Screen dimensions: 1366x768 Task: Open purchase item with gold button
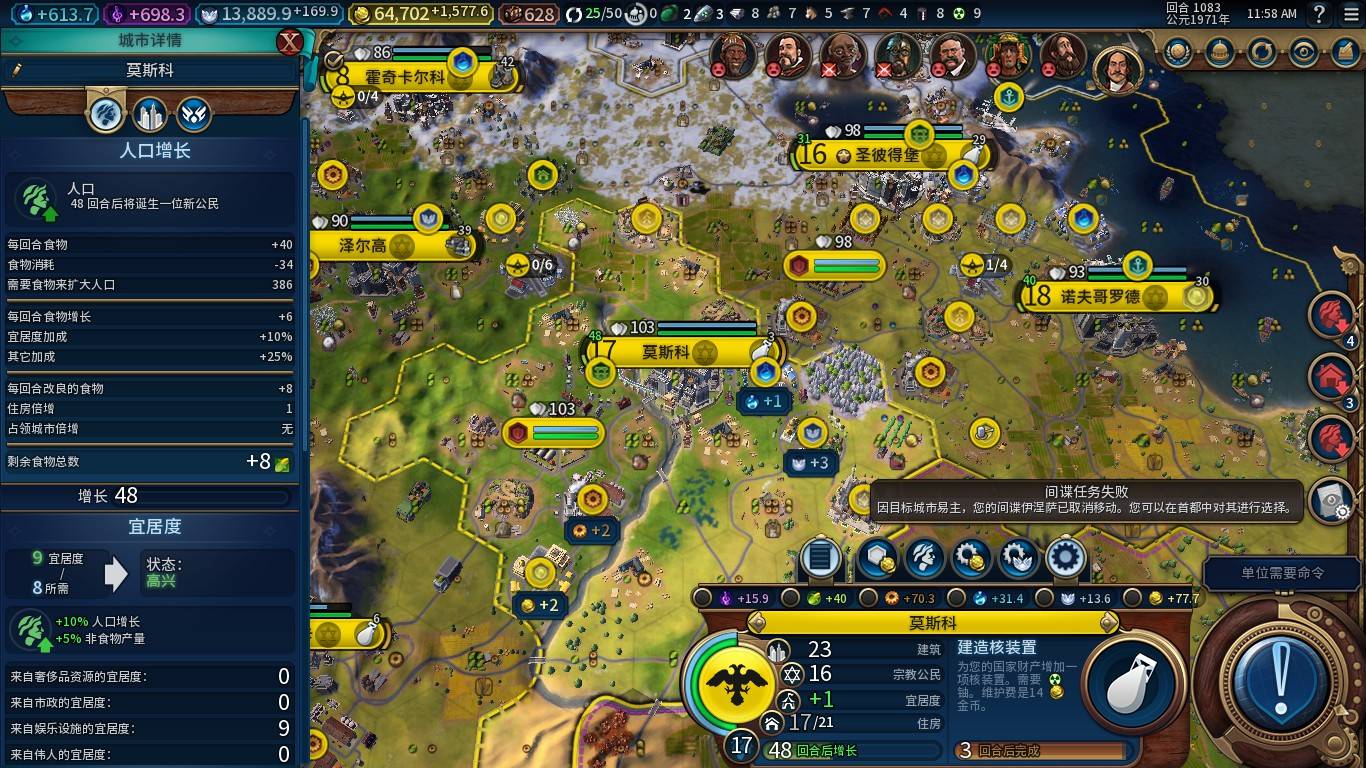pyautogui.click(x=971, y=557)
